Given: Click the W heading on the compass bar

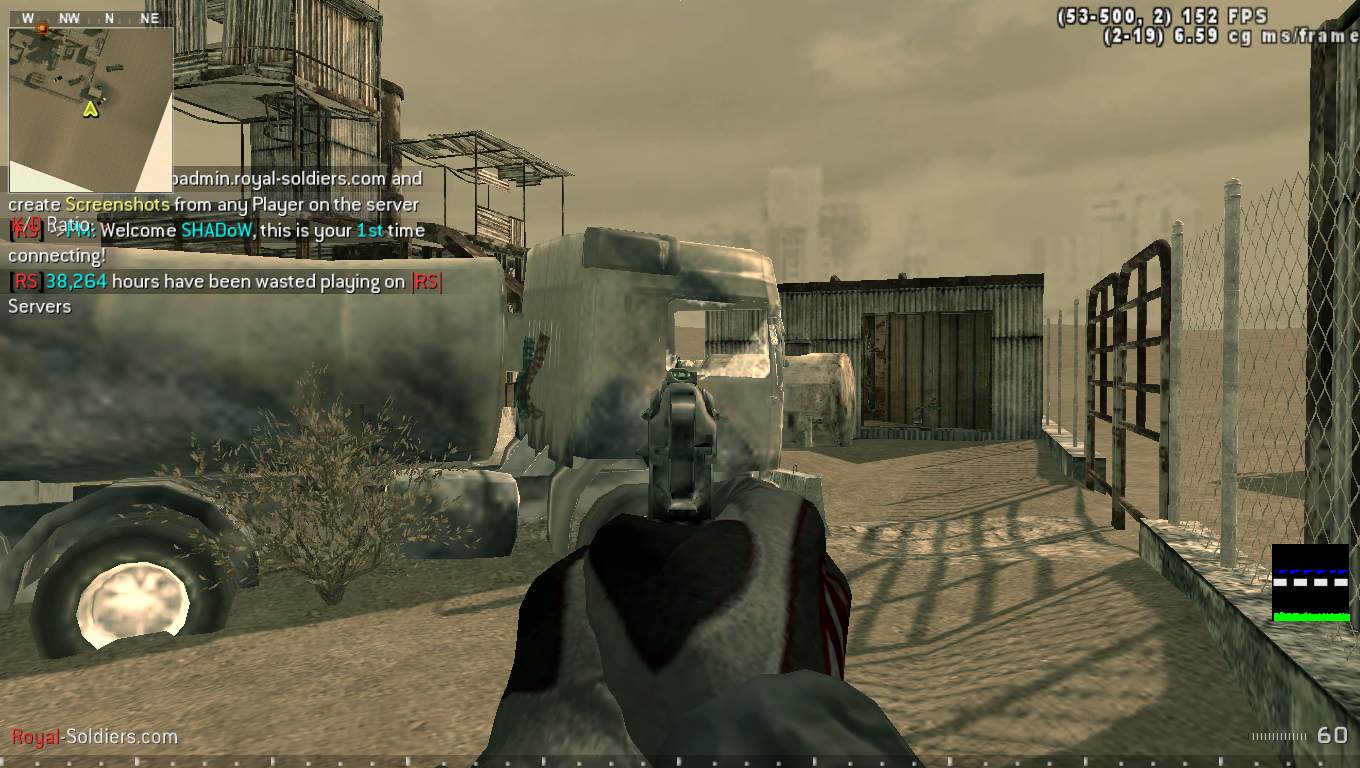Looking at the screenshot, I should click(x=26, y=16).
